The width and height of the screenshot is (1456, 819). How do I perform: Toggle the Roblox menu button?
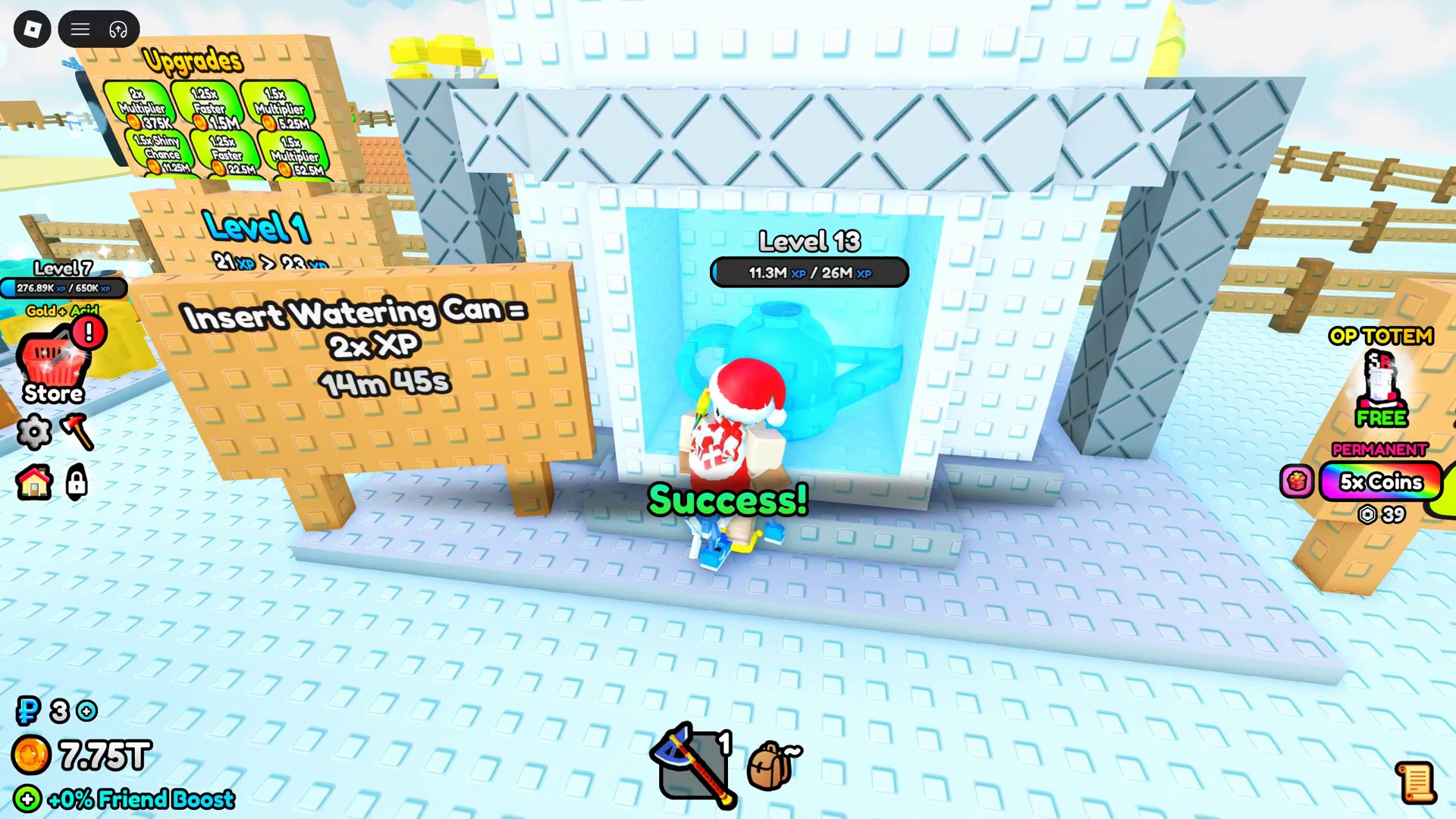click(x=32, y=29)
